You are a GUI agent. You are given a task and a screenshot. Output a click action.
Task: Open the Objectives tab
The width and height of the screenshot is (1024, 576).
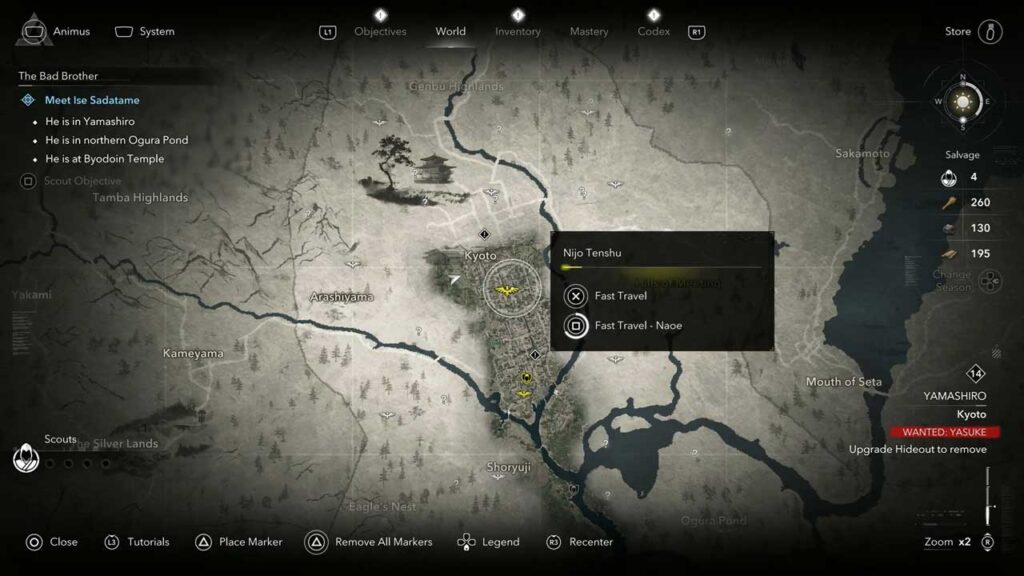click(380, 32)
